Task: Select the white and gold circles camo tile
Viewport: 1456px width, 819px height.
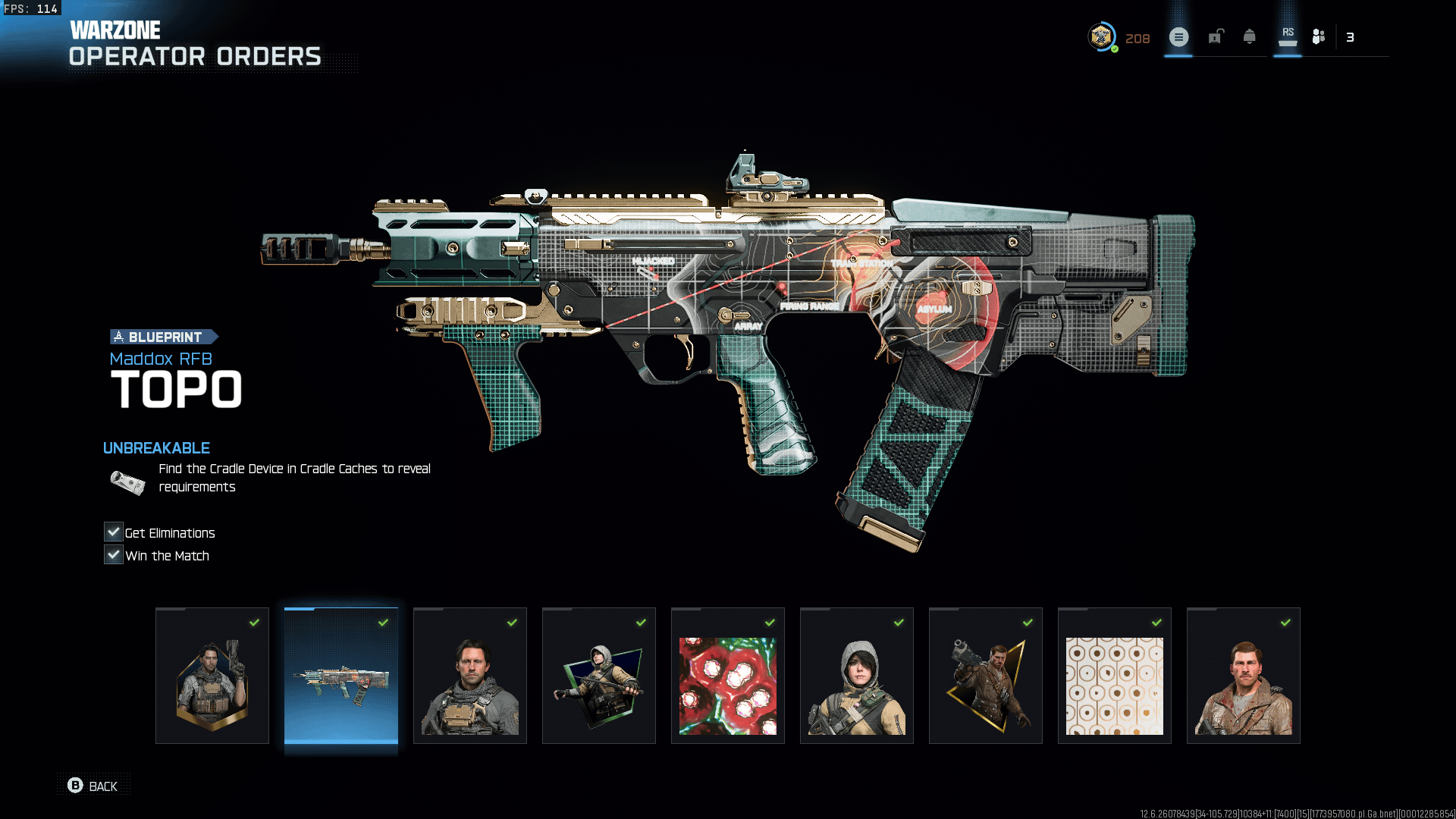Action: (1115, 675)
